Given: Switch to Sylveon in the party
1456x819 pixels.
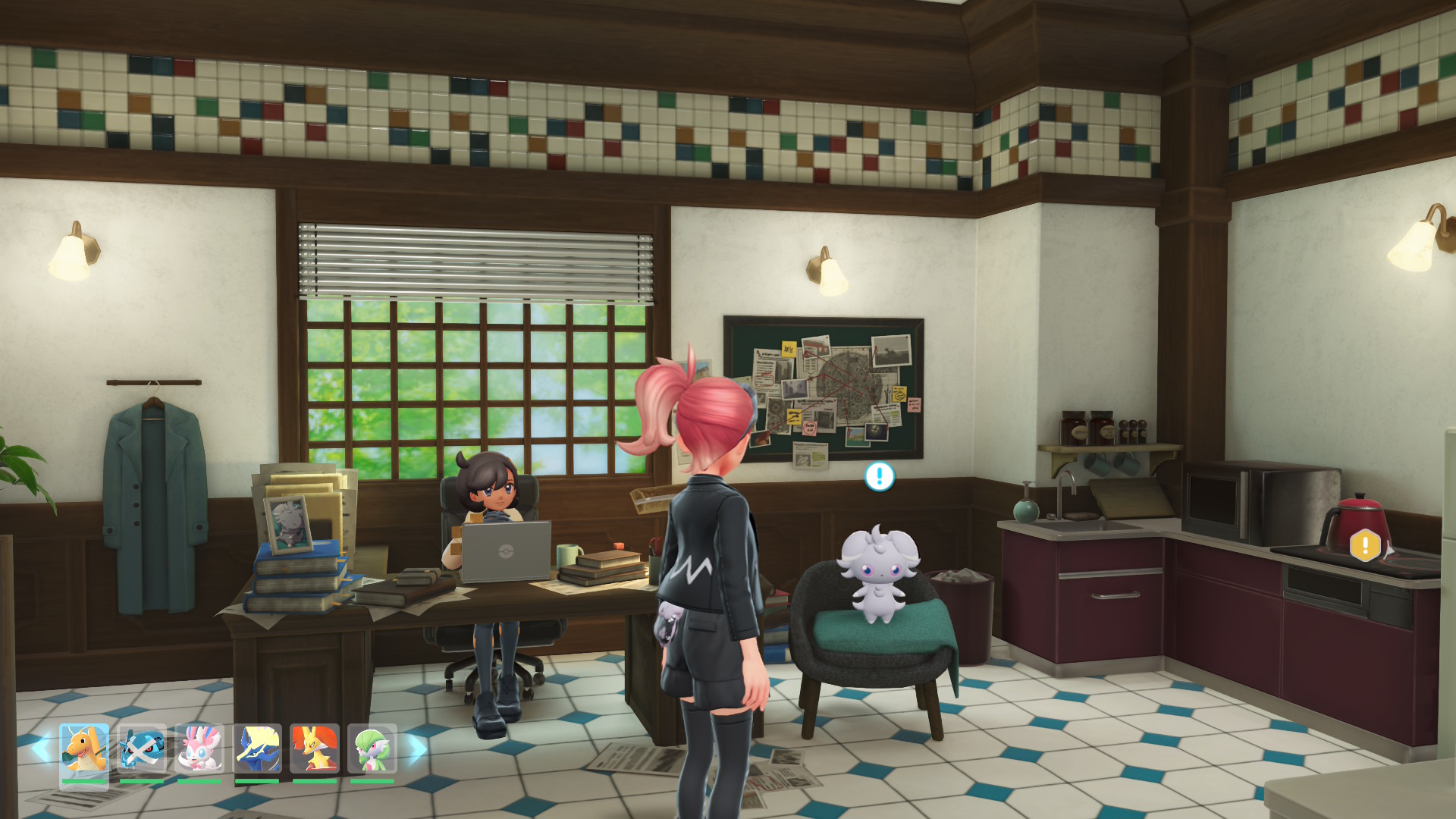Looking at the screenshot, I should tap(199, 749).
